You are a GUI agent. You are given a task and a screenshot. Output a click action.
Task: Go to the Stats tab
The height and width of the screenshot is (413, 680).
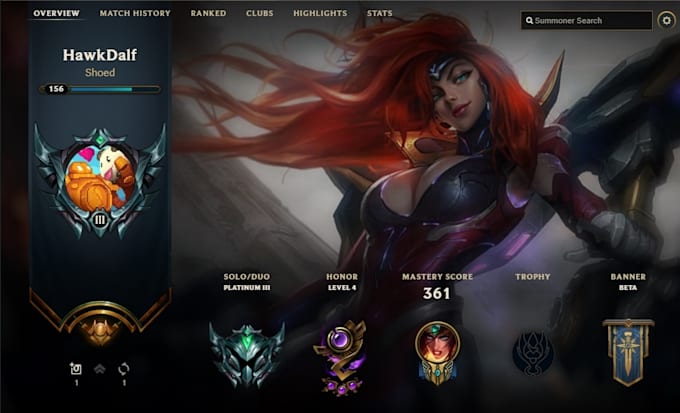coord(379,14)
